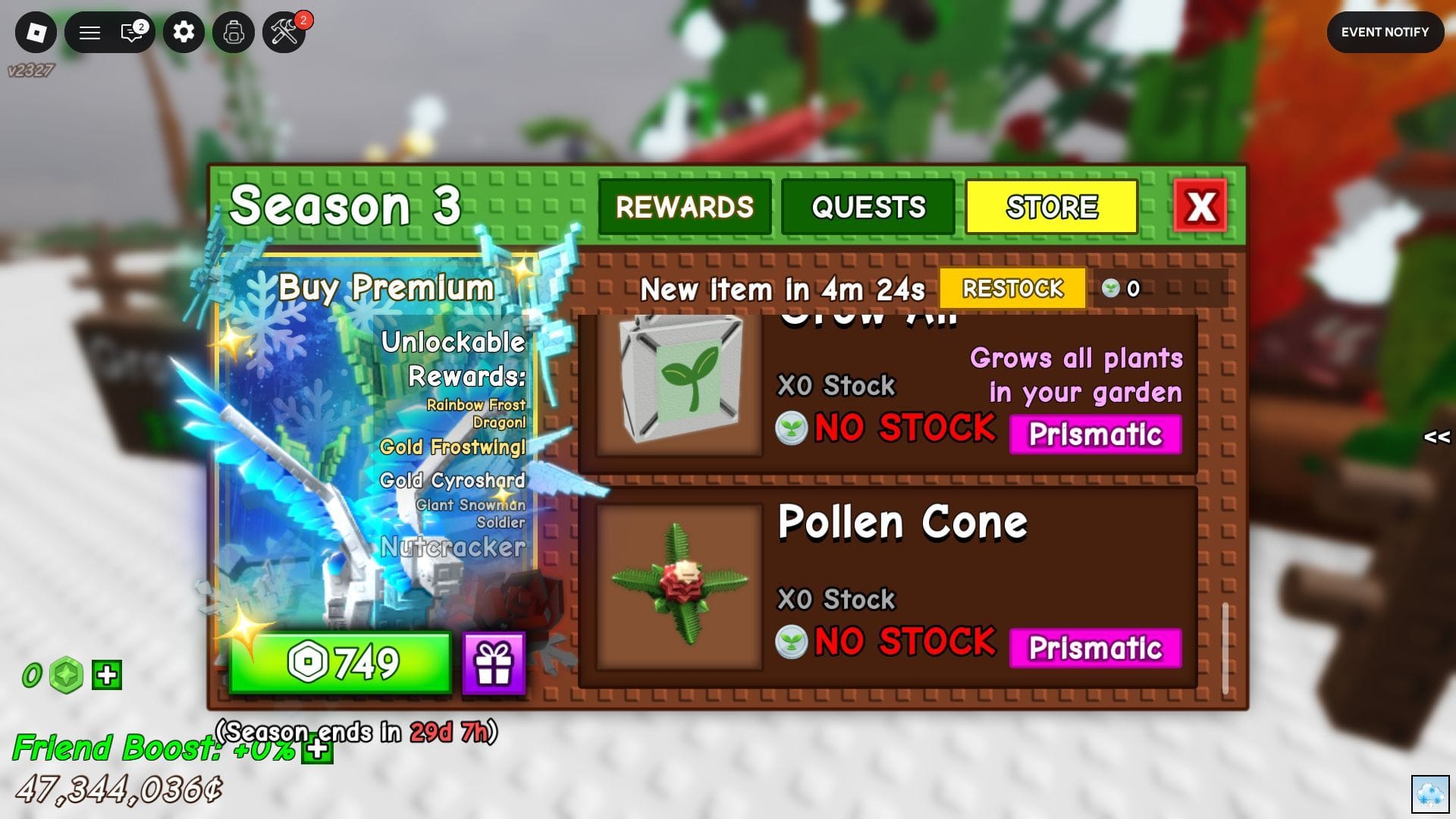Open the backpack inventory icon
The image size is (1456, 819).
tap(234, 33)
